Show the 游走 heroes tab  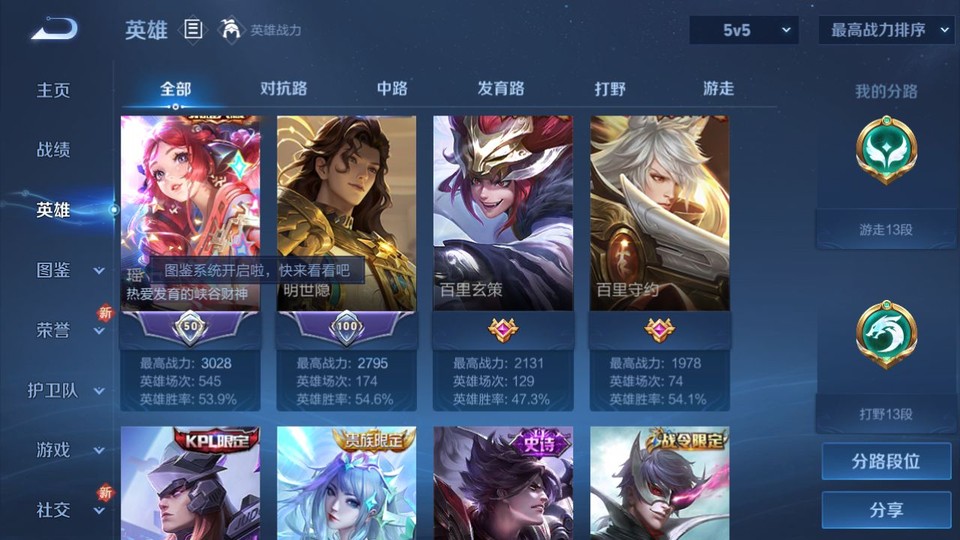718,88
